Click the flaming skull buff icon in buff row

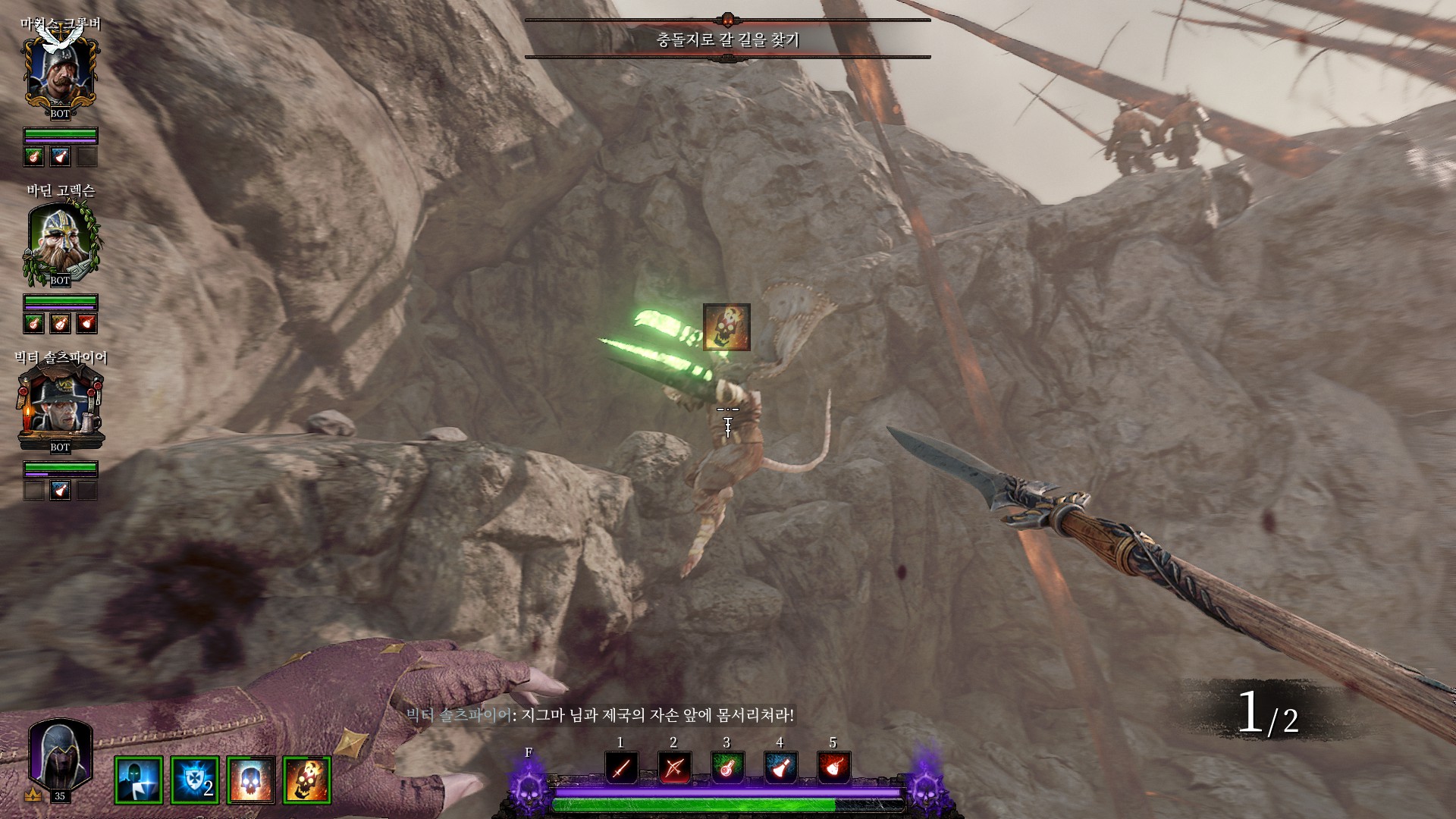tap(307, 780)
